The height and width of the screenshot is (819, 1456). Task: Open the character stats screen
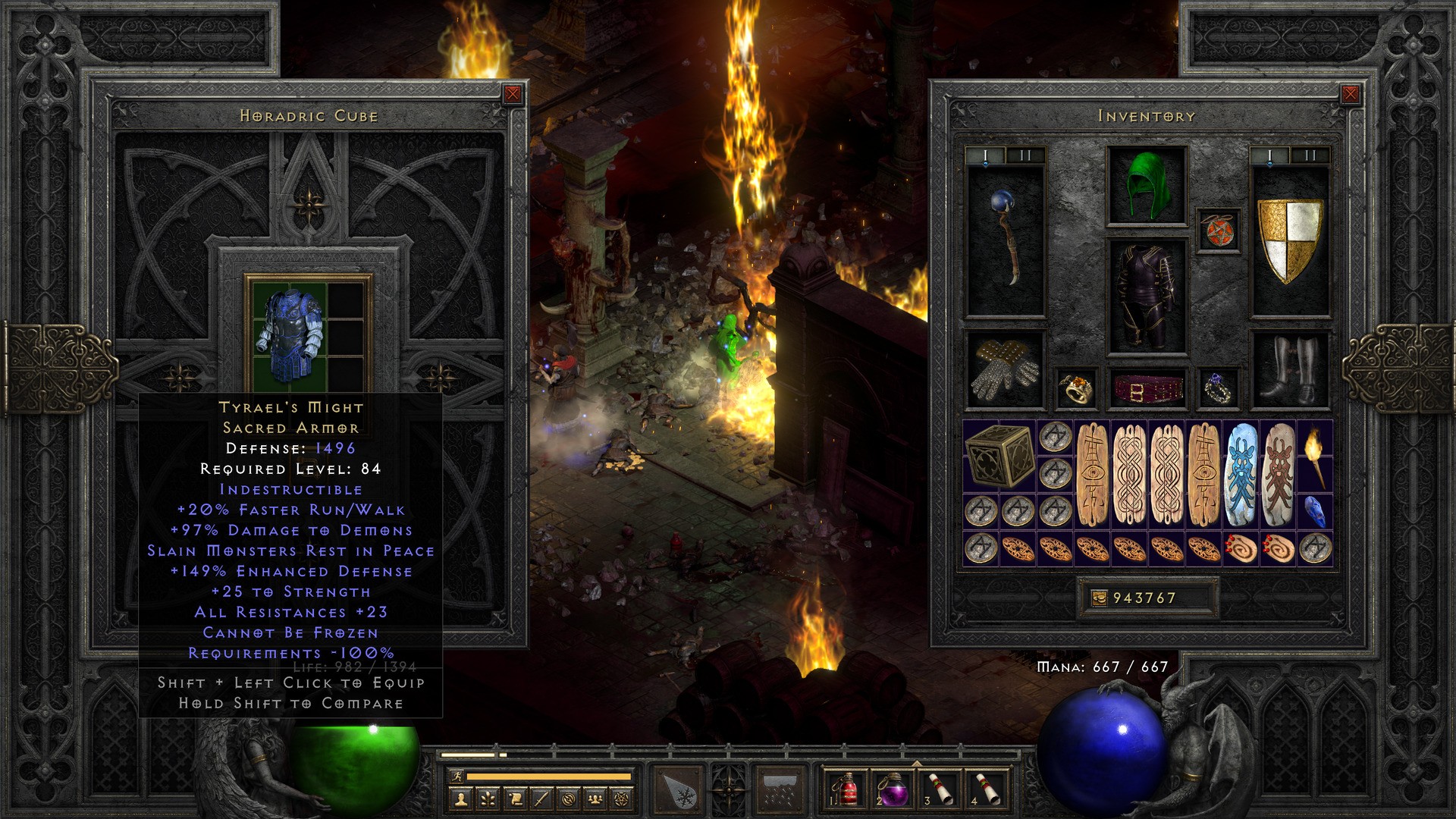tap(460, 798)
